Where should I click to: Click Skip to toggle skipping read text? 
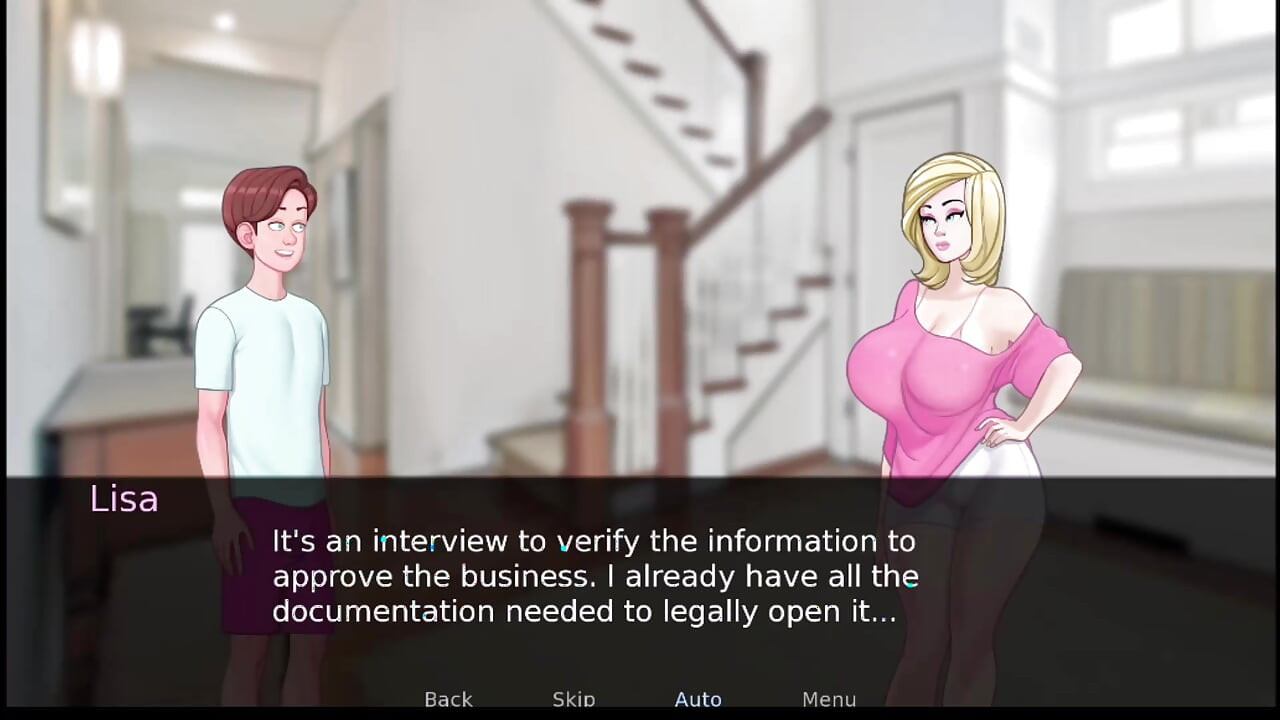573,699
